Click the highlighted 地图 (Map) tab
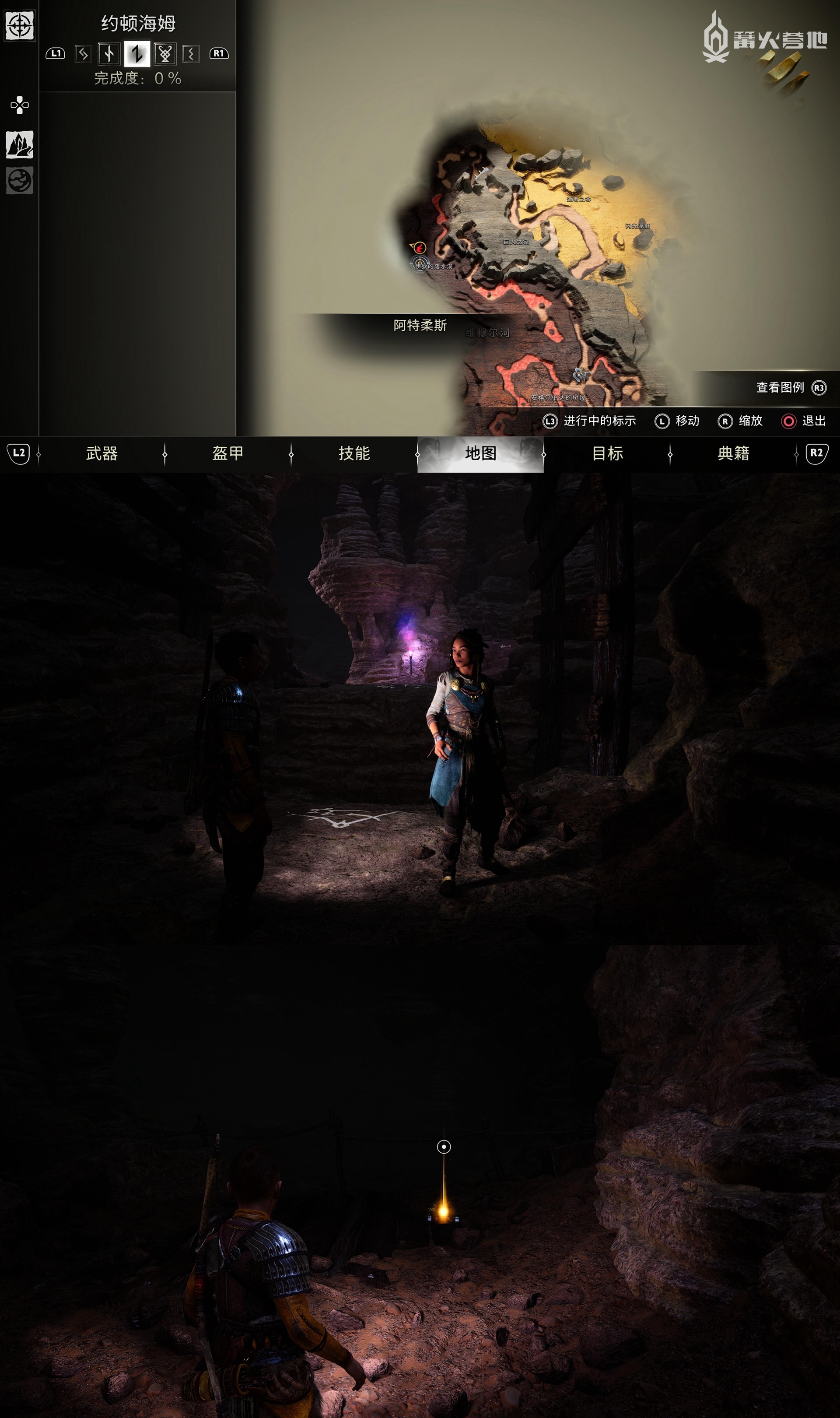The height and width of the screenshot is (1418, 840). [480, 453]
